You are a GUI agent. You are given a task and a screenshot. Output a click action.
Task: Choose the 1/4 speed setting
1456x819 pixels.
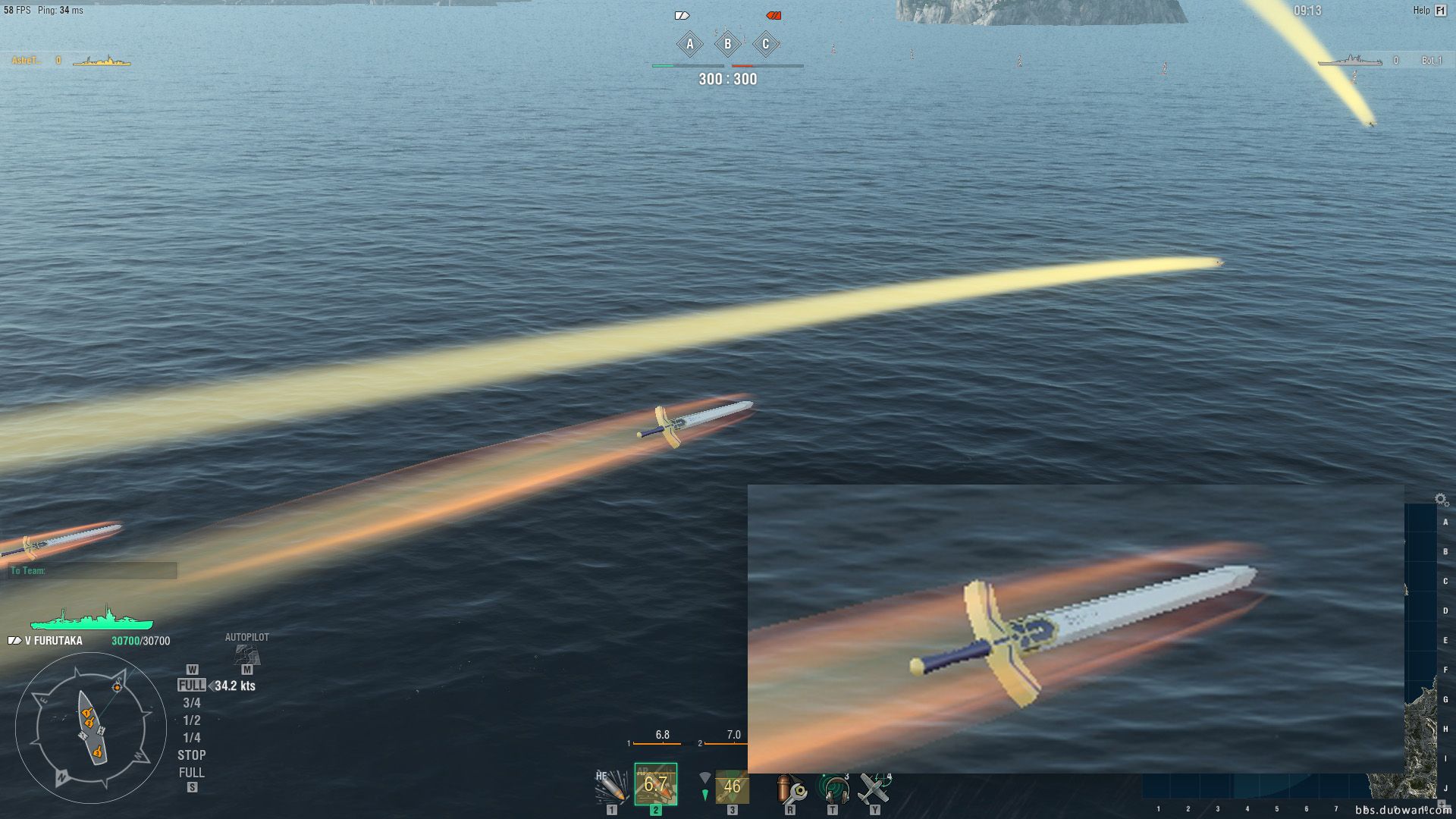coord(192,738)
